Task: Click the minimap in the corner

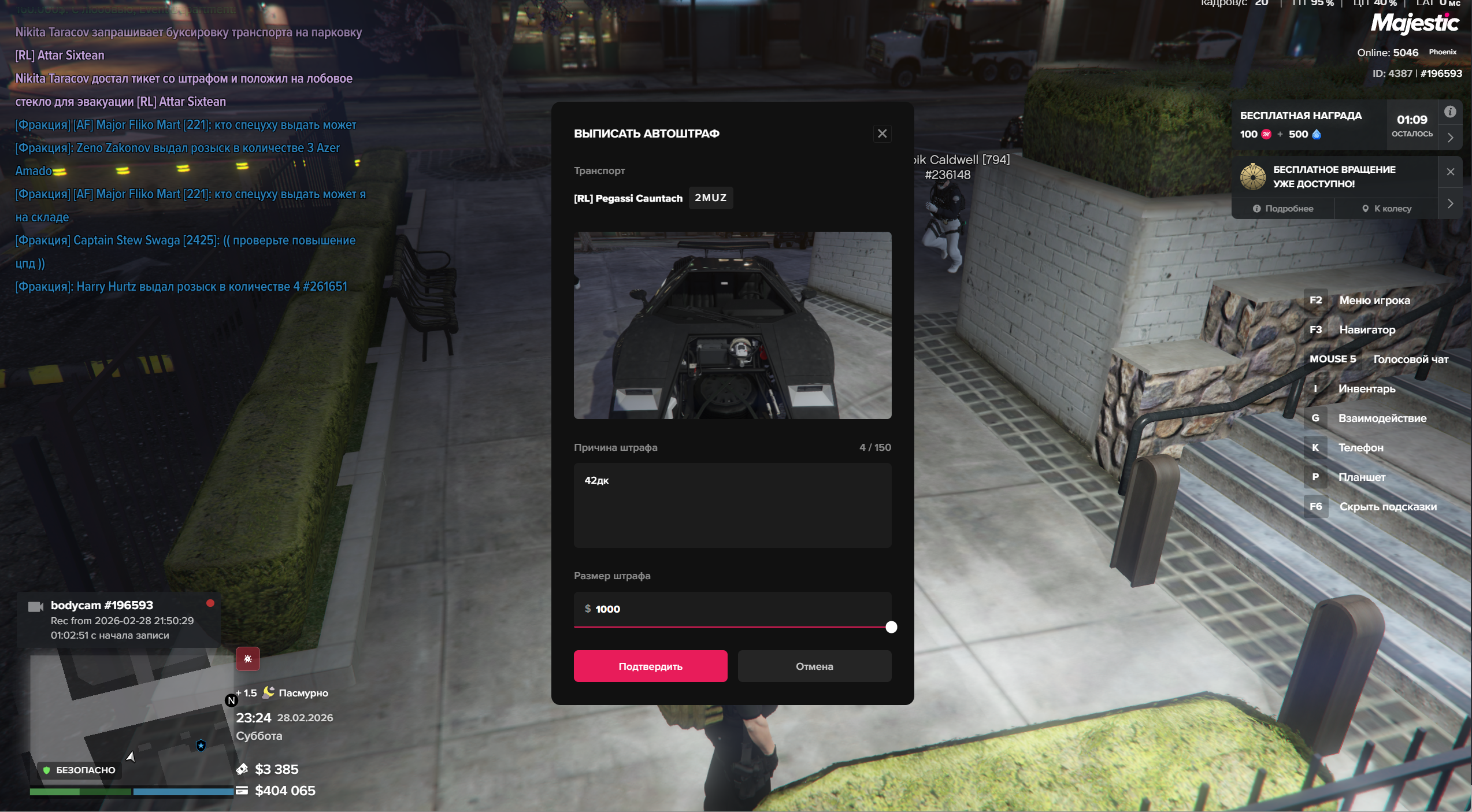Action: click(130, 717)
